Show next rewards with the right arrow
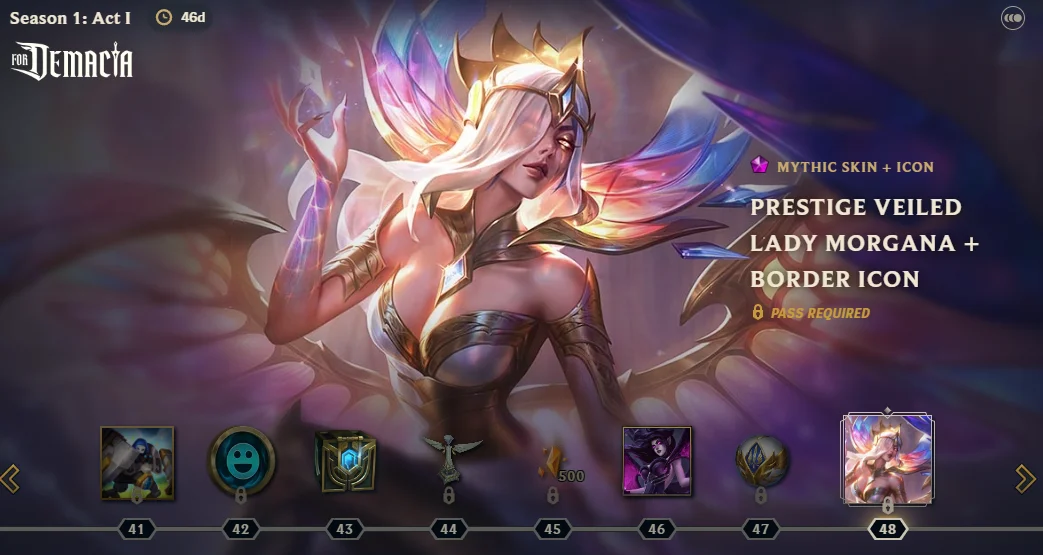Viewport: 1043px width, 555px height. coord(1026,479)
